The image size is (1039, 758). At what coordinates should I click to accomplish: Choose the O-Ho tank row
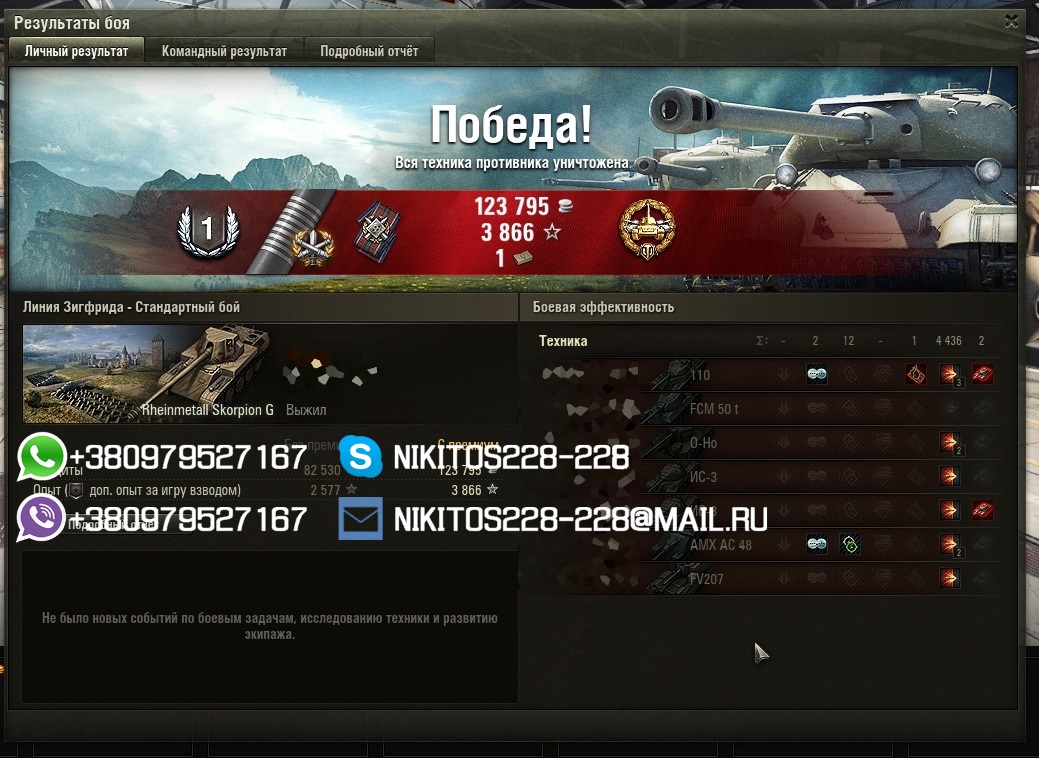[703, 443]
